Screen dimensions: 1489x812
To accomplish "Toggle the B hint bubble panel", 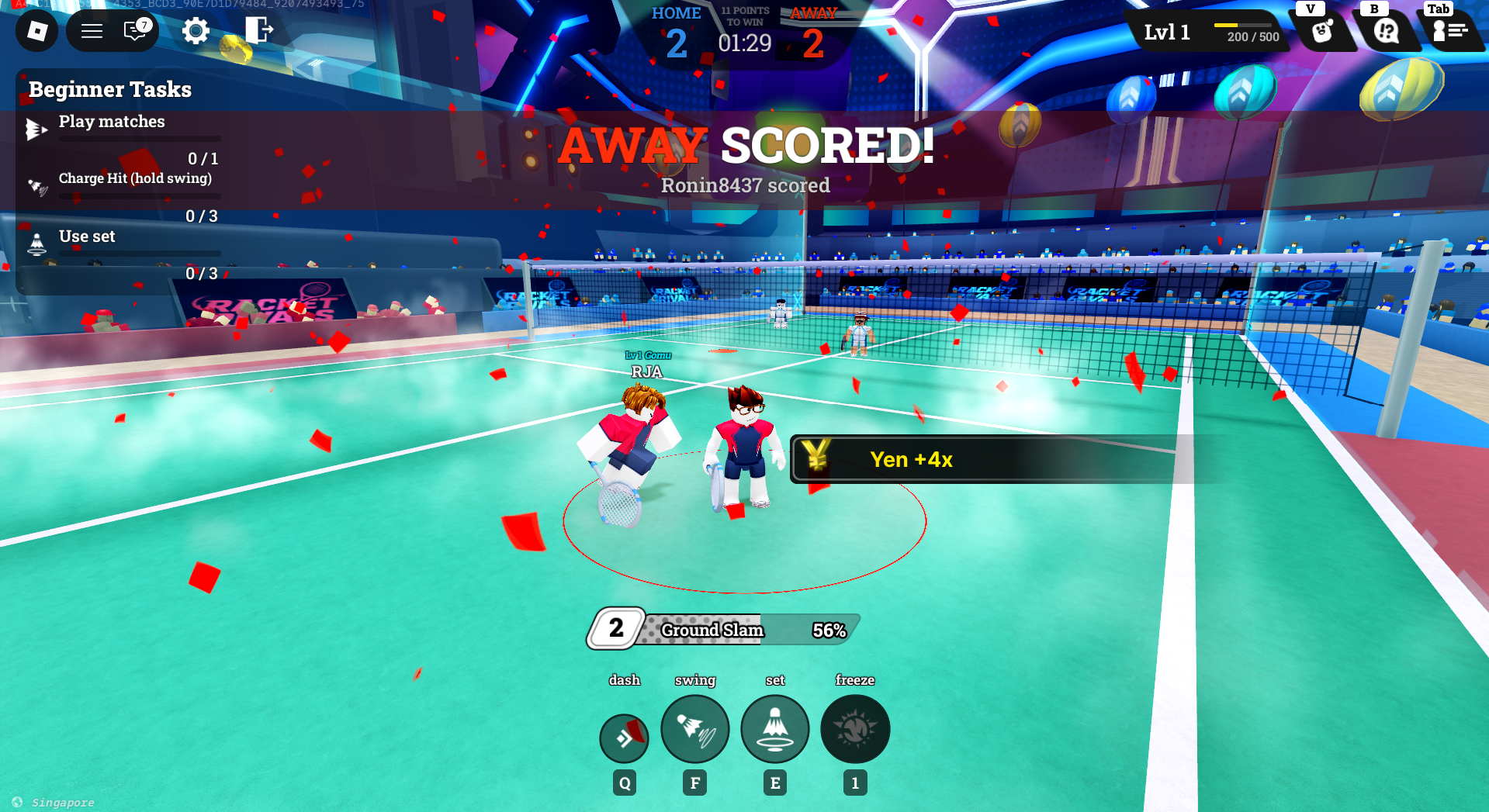I will 1387,33.
